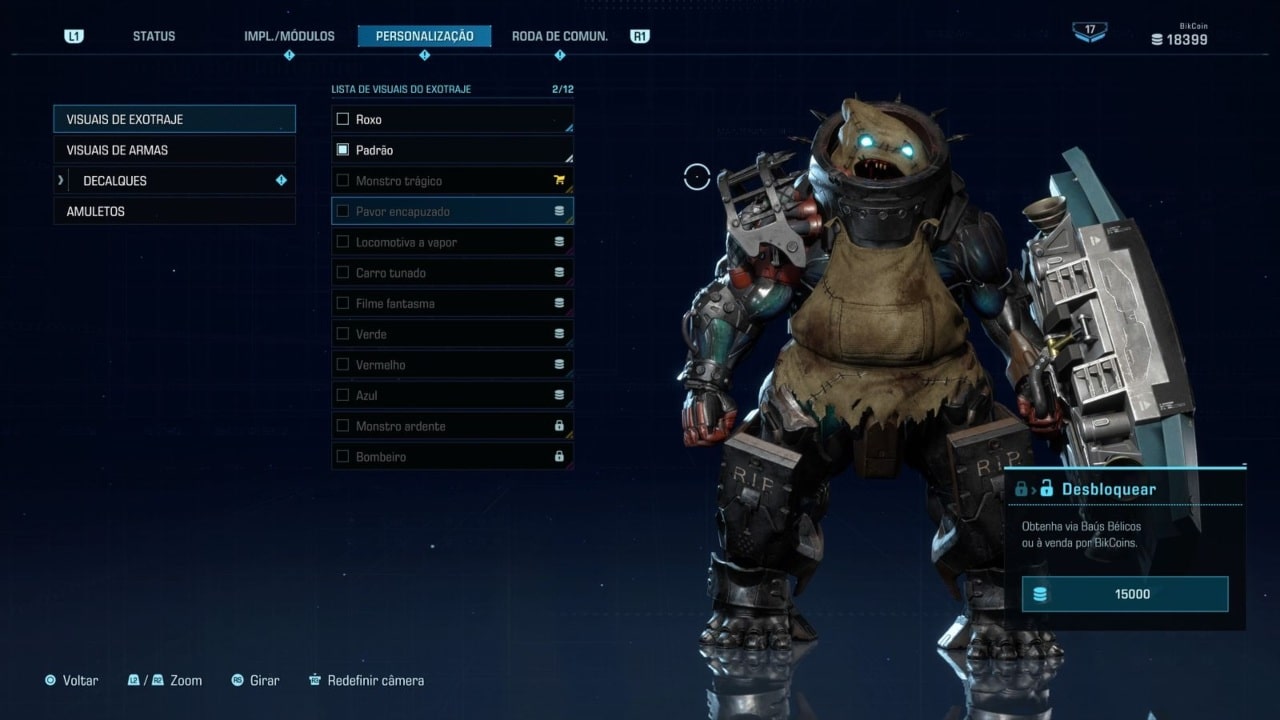Highlight the Pavor encapuzado skin
Image resolution: width=1280 pixels, height=720 pixels.
pyautogui.click(x=452, y=212)
